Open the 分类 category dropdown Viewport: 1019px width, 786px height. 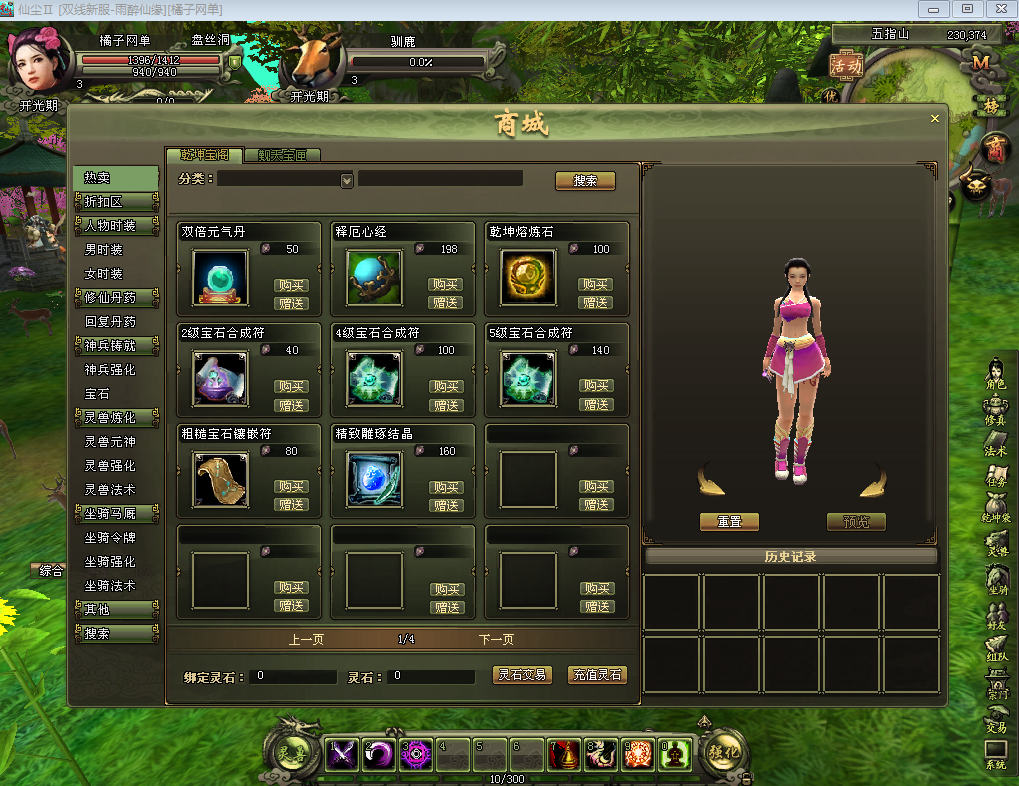coord(347,181)
